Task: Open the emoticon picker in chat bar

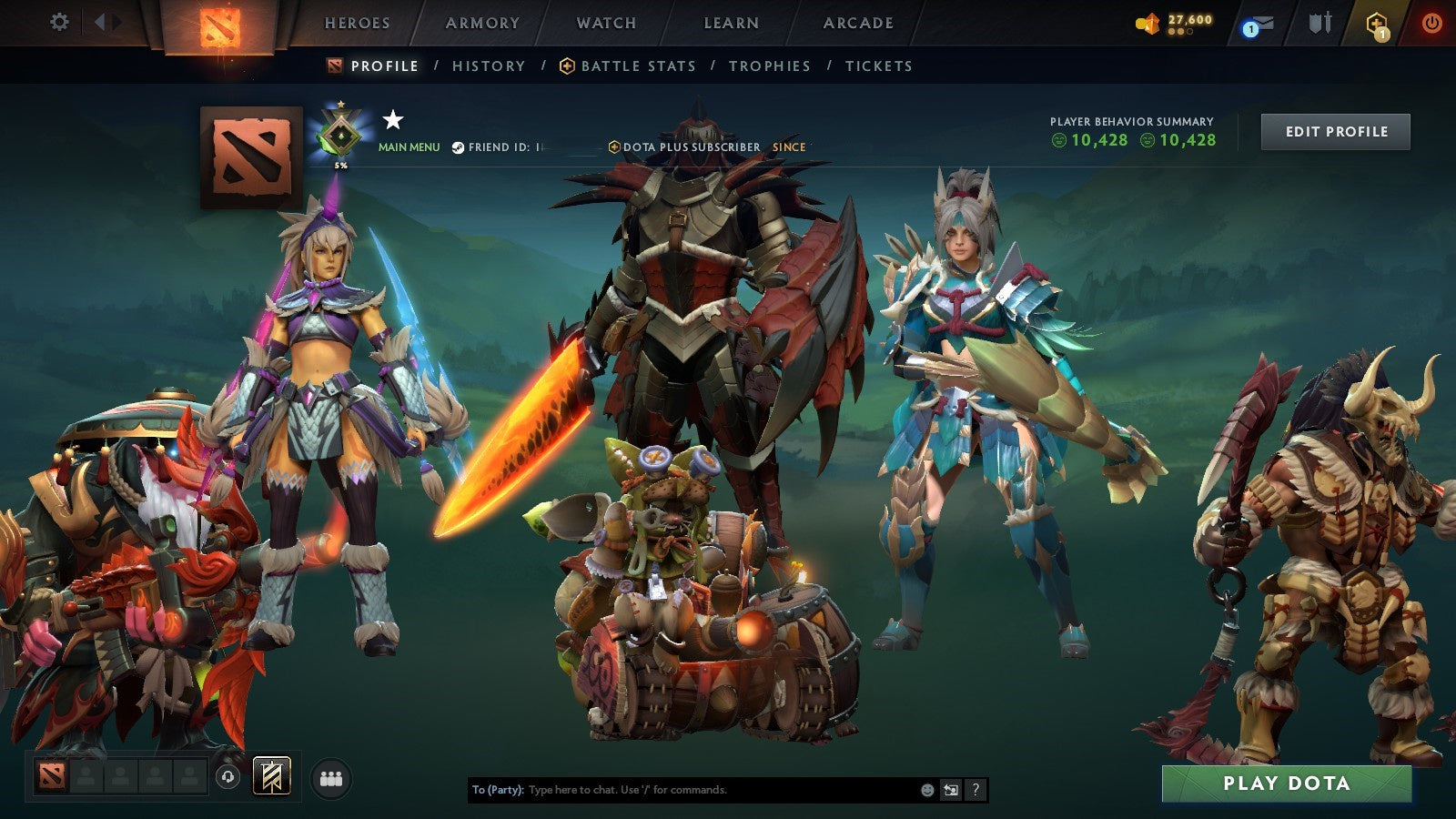Action: click(927, 790)
